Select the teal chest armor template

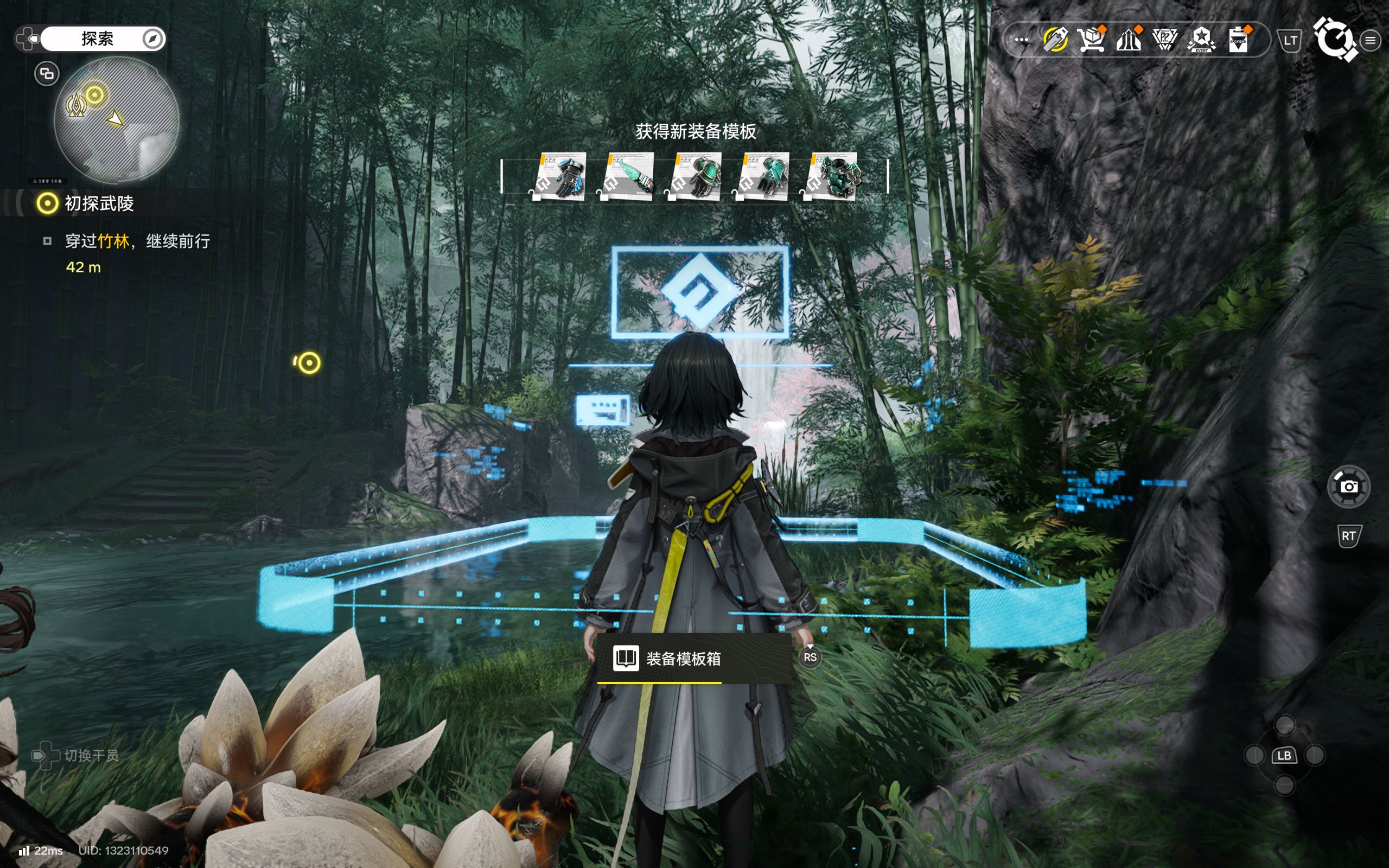point(832,176)
